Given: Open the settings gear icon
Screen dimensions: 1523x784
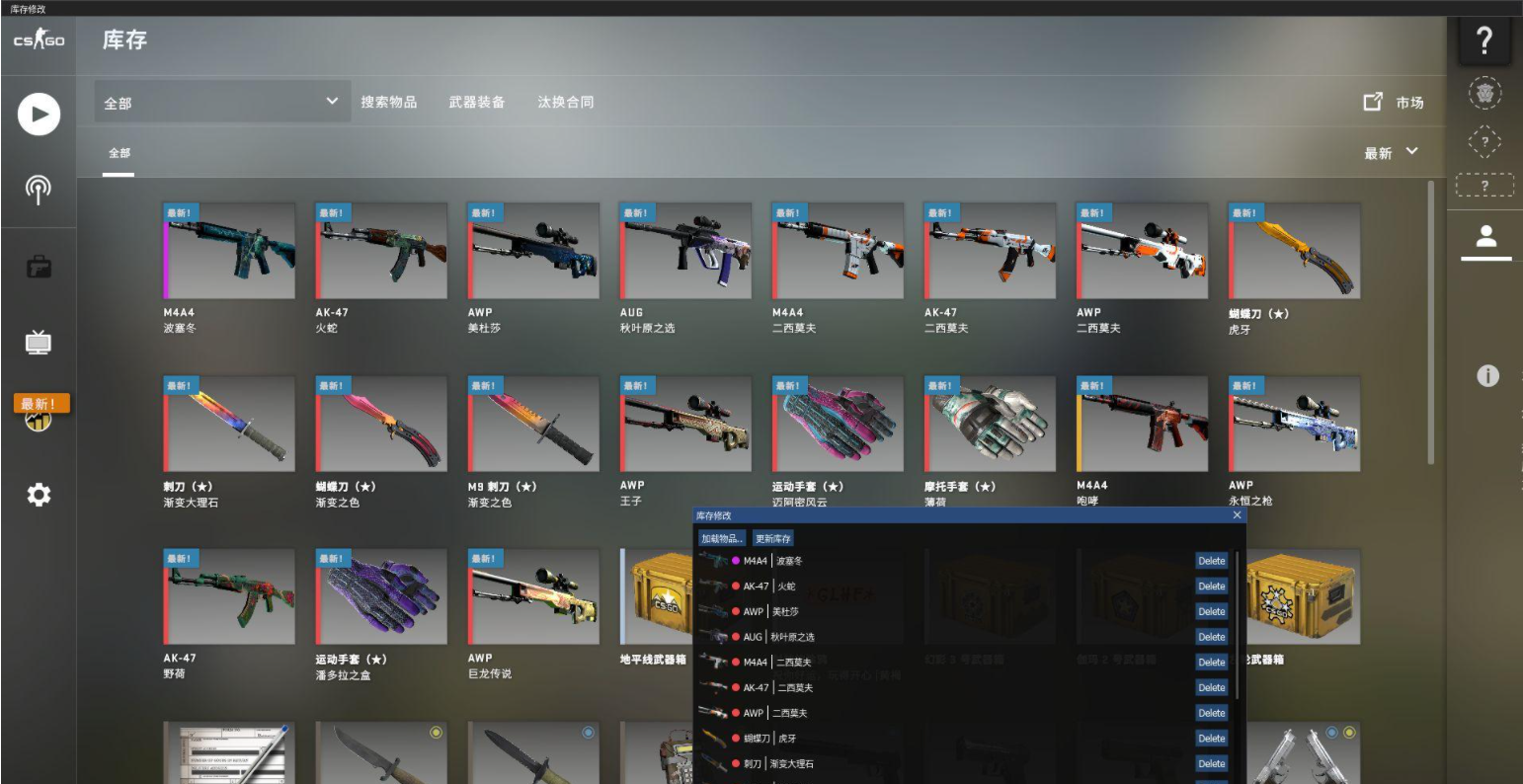Looking at the screenshot, I should click(38, 494).
